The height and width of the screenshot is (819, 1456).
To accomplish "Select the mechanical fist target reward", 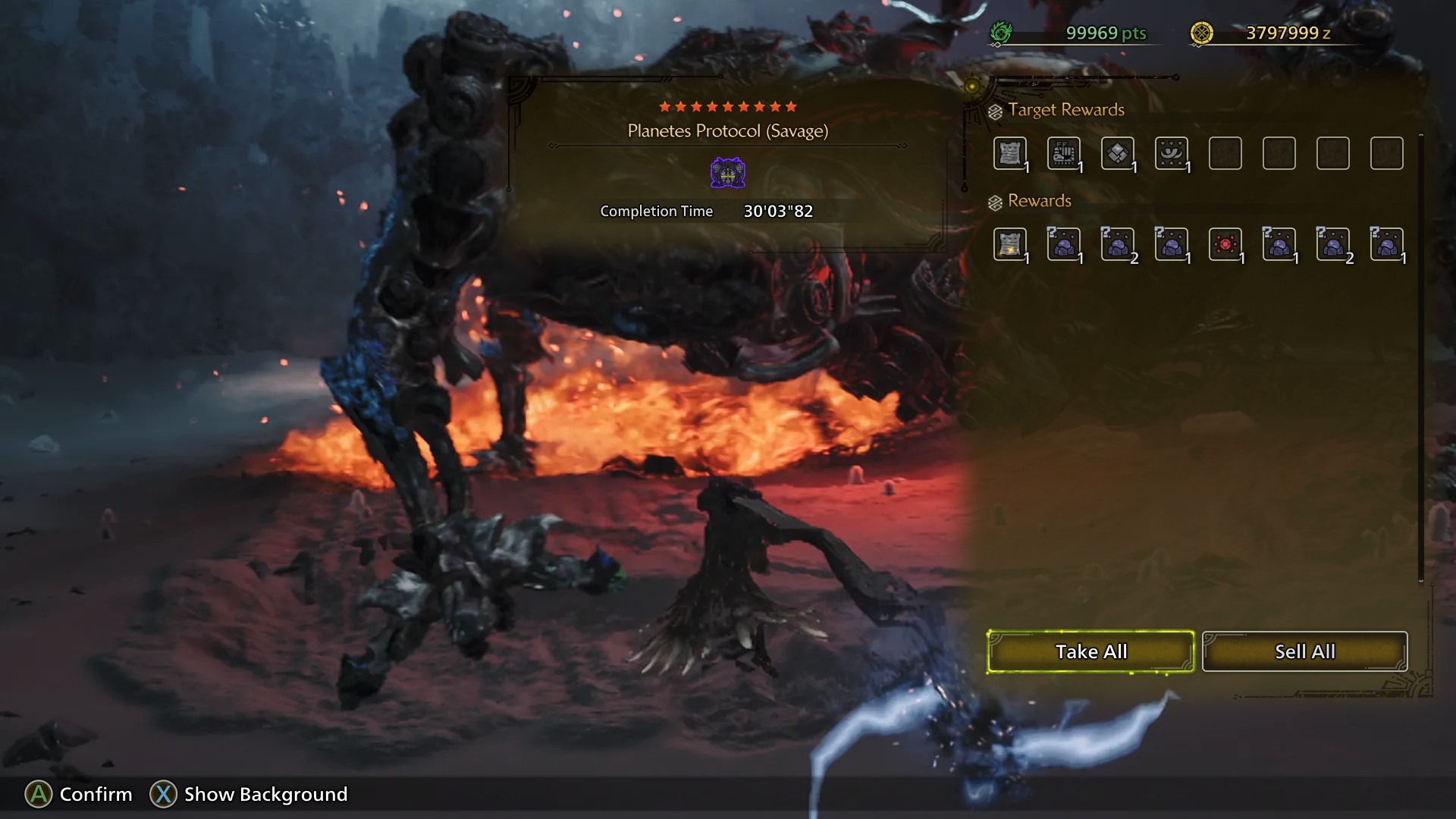I will coord(1064,153).
